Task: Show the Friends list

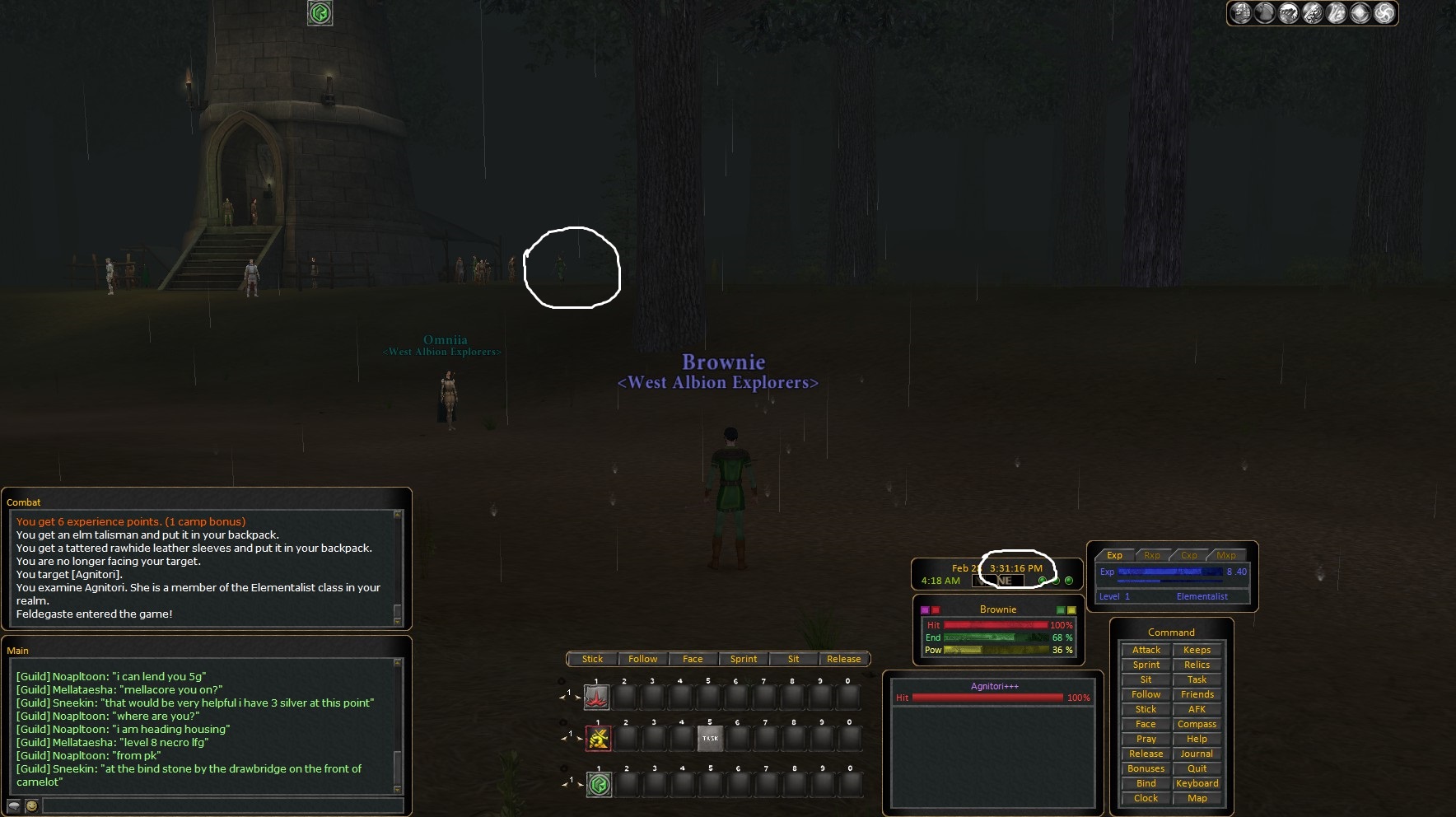Action: pos(1197,694)
